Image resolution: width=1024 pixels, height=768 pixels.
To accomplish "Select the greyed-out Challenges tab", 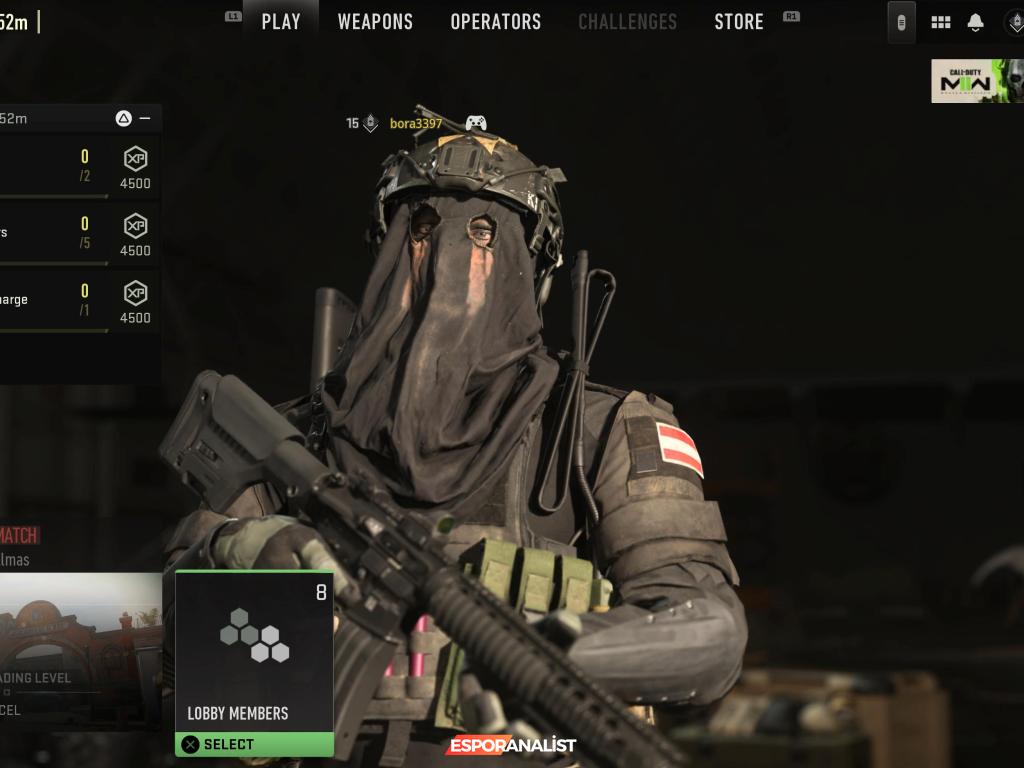I will 627,22.
